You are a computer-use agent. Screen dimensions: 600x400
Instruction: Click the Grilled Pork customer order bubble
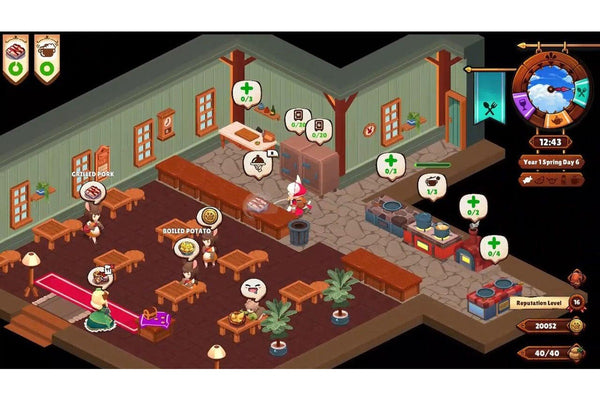pyautogui.click(x=92, y=191)
